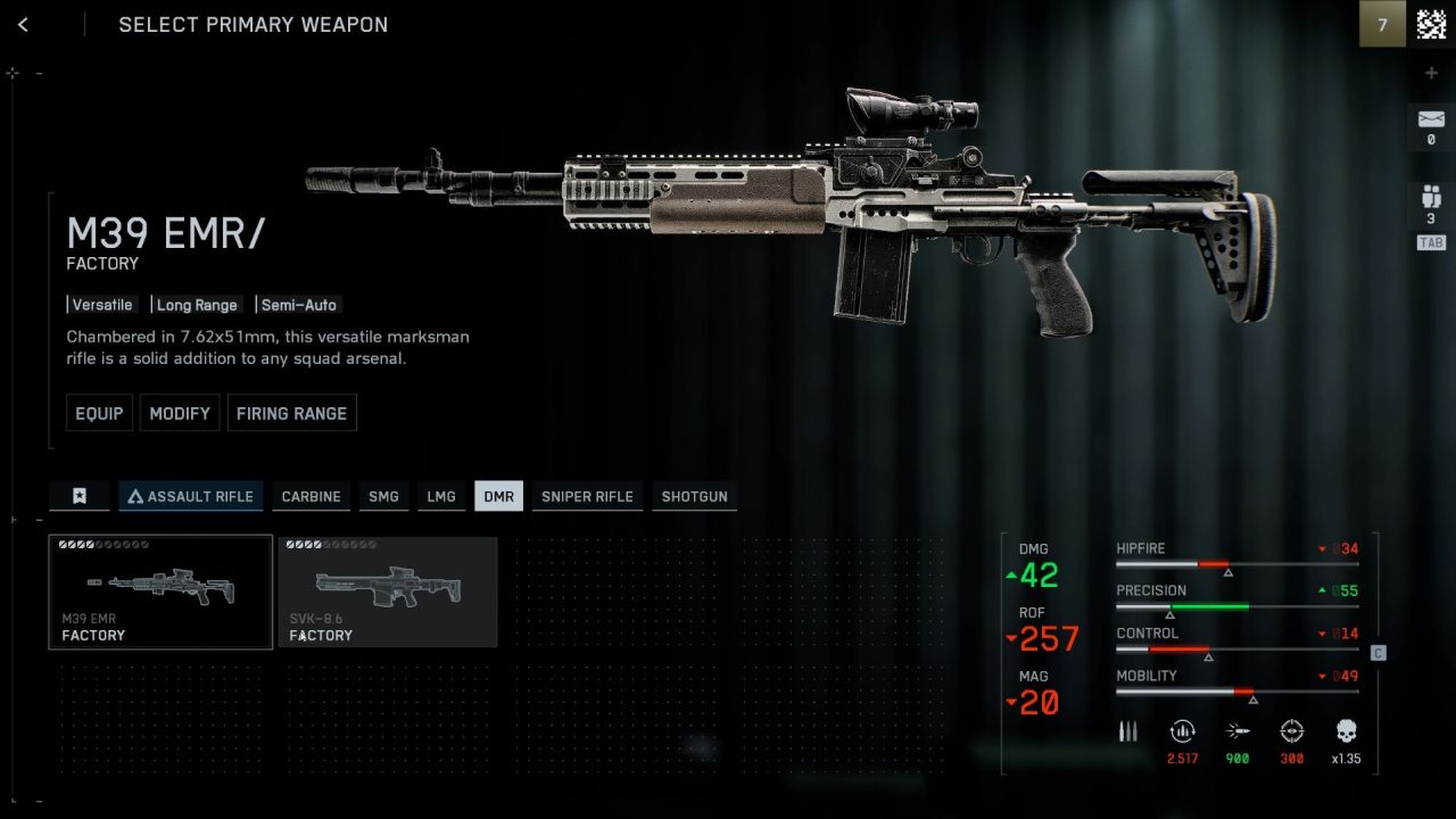Screen dimensions: 1456x819
Task: Select the ammo cartridges icon
Action: pyautogui.click(x=1128, y=732)
